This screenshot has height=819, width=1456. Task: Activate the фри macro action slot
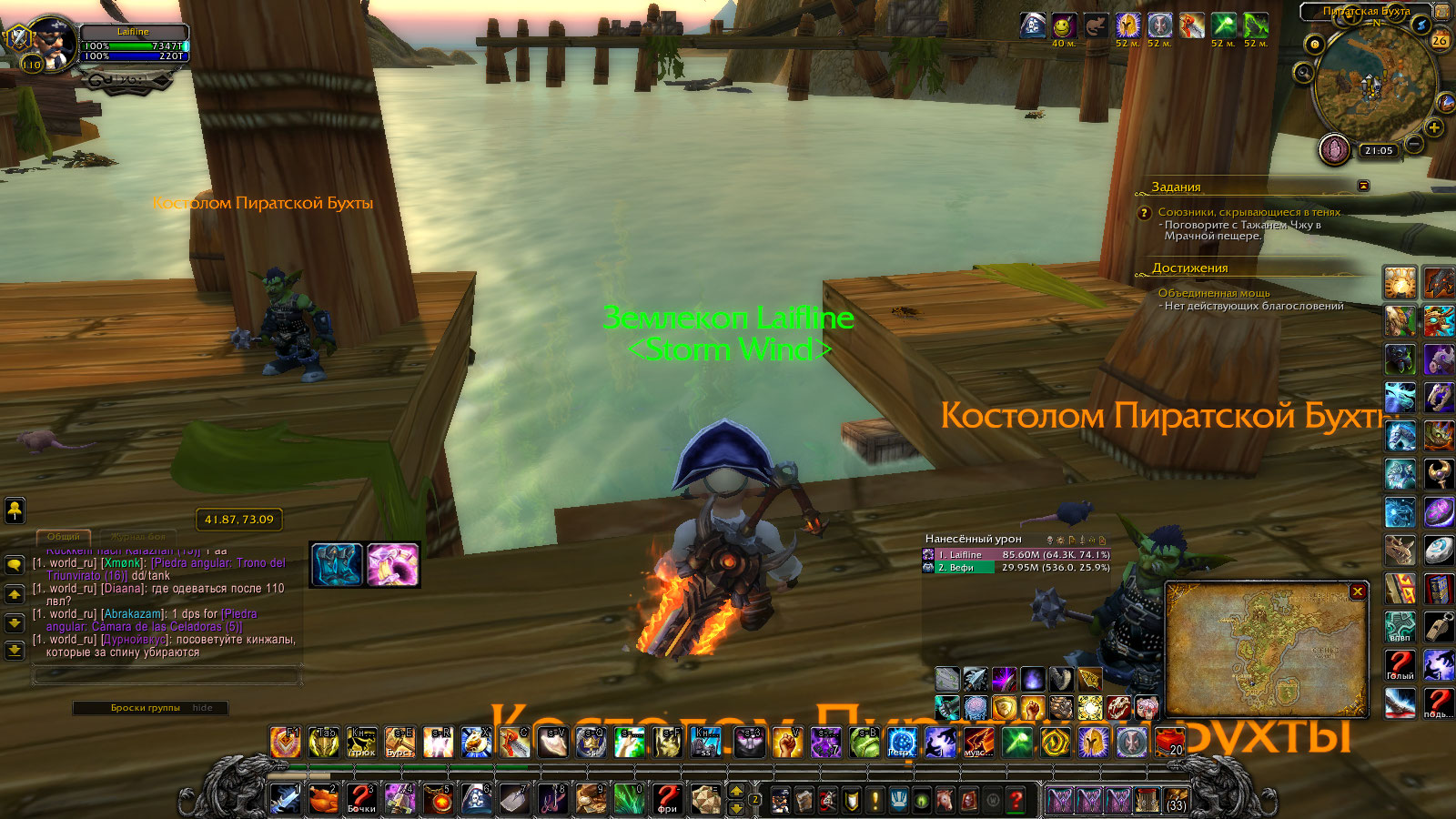(668, 799)
